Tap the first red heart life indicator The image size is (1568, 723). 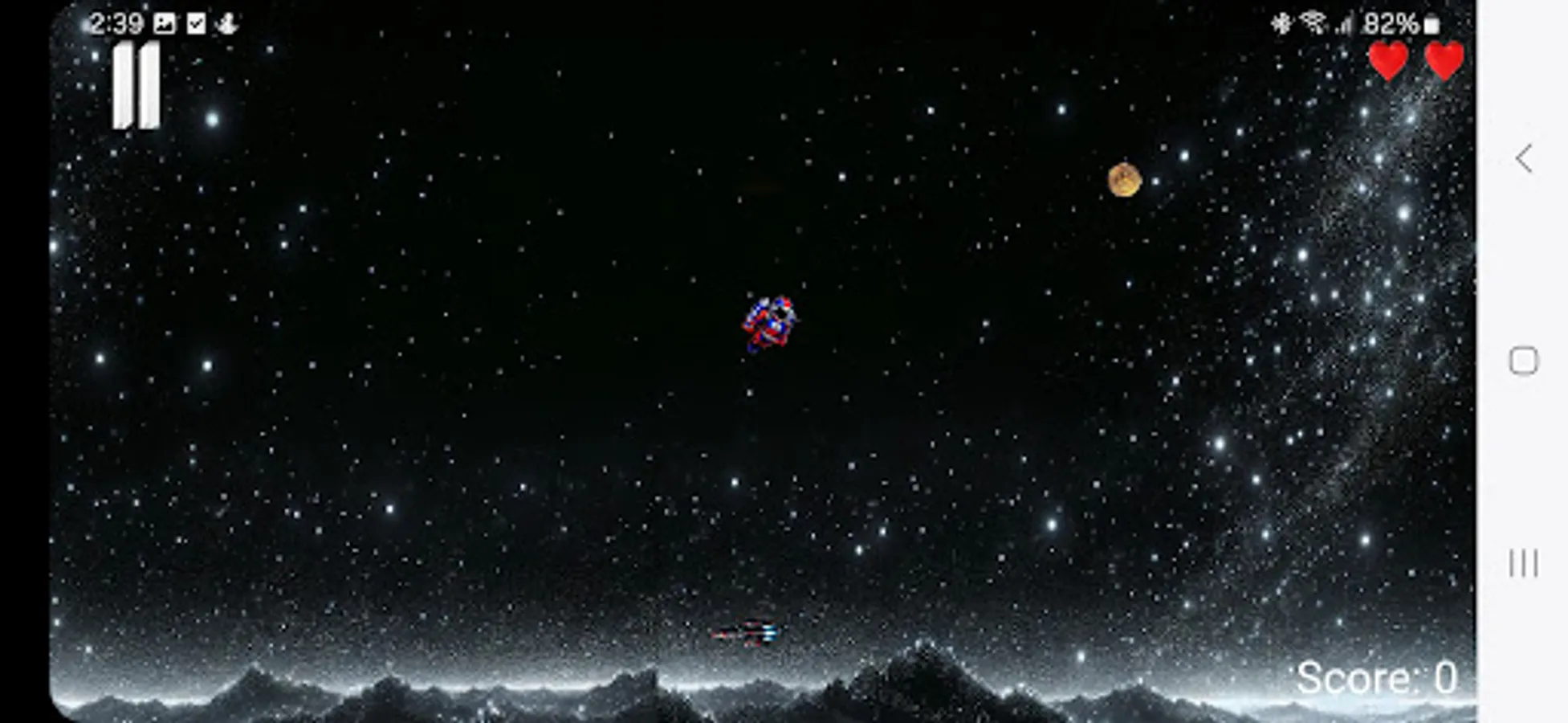click(x=1388, y=59)
